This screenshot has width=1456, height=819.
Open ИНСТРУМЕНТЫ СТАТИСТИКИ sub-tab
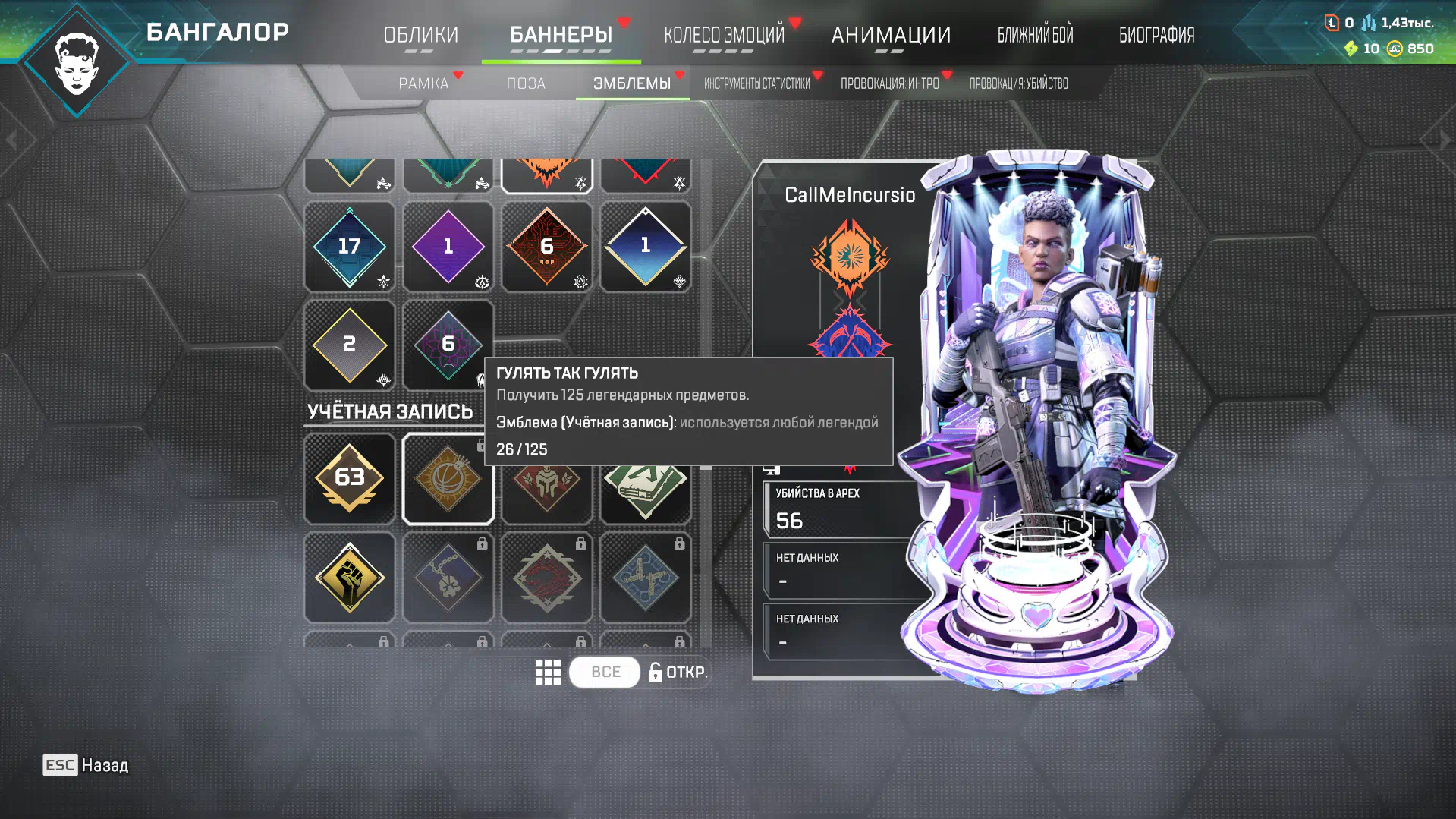point(756,83)
